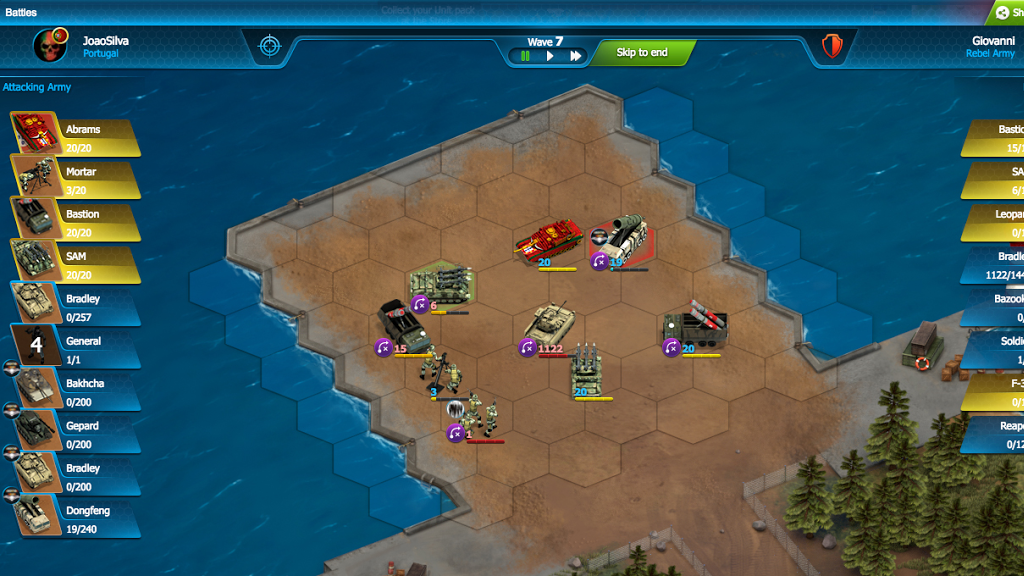Click the attacker crosshair icon

pos(270,46)
